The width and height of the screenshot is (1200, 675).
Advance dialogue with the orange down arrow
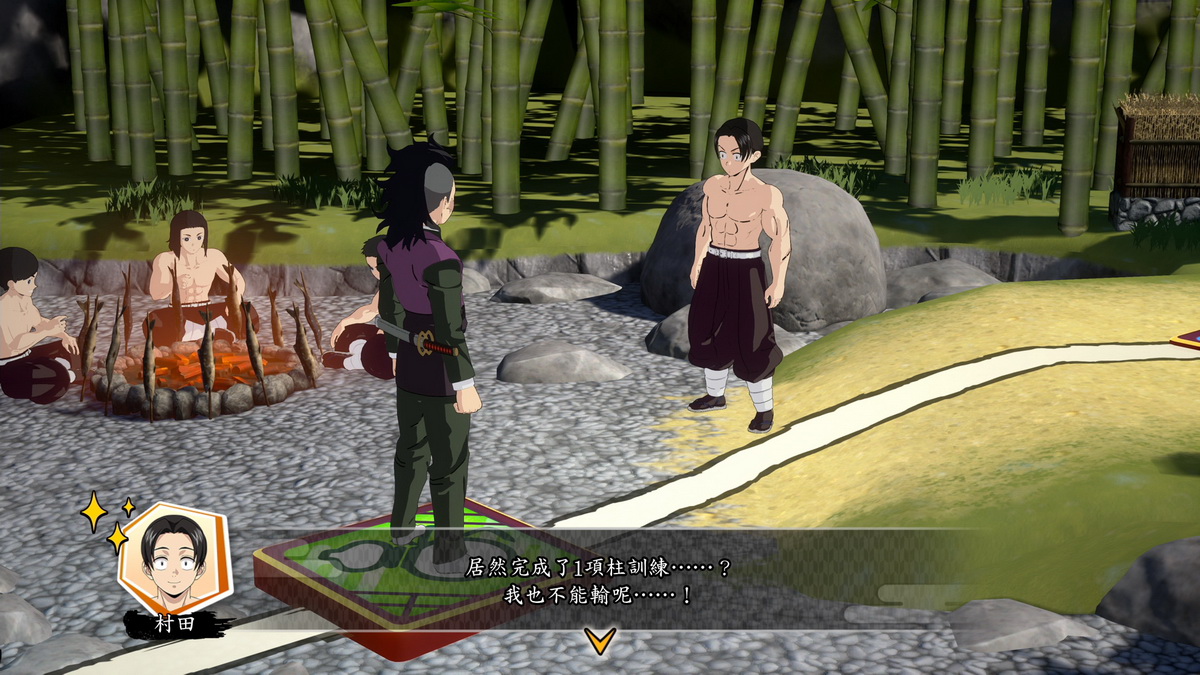[599, 640]
